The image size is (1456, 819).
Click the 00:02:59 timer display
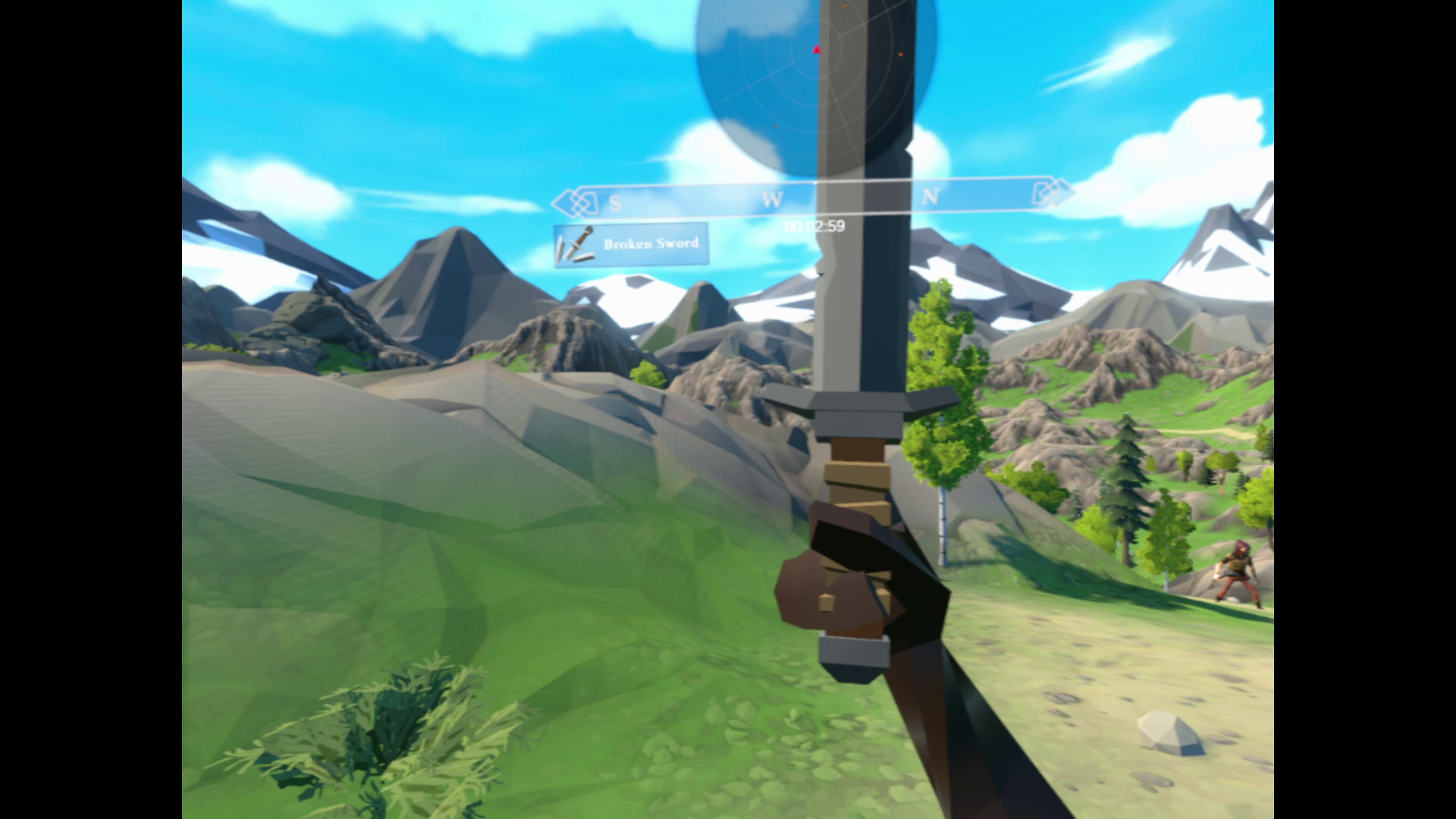pos(814,224)
